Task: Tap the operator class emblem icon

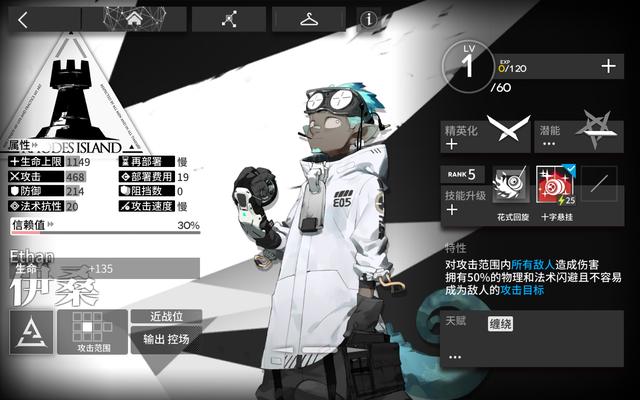Action: click(31, 331)
